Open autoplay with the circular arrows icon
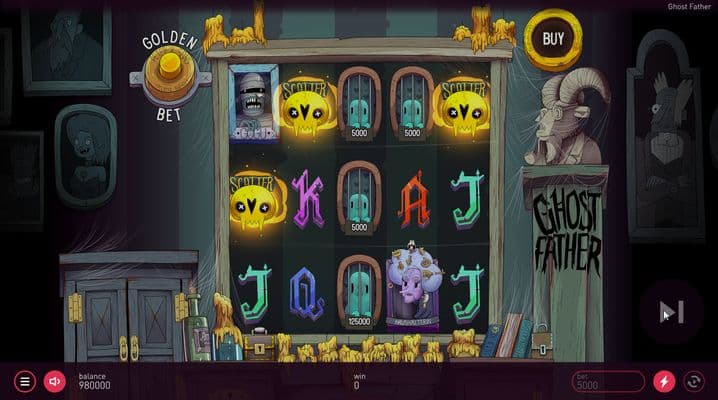718x400 pixels. [x=693, y=381]
